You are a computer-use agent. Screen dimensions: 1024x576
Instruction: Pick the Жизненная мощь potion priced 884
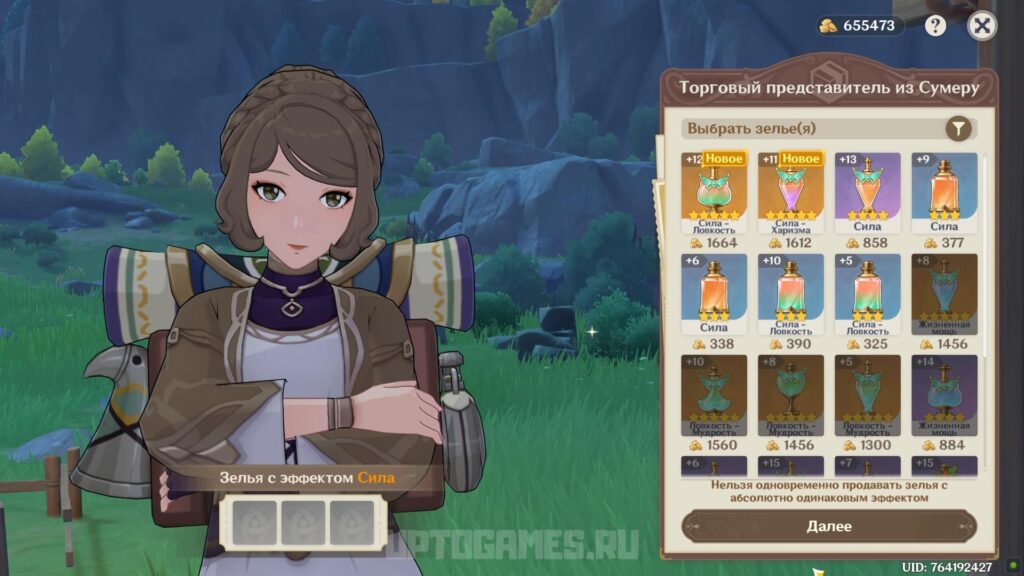pyautogui.click(x=943, y=395)
